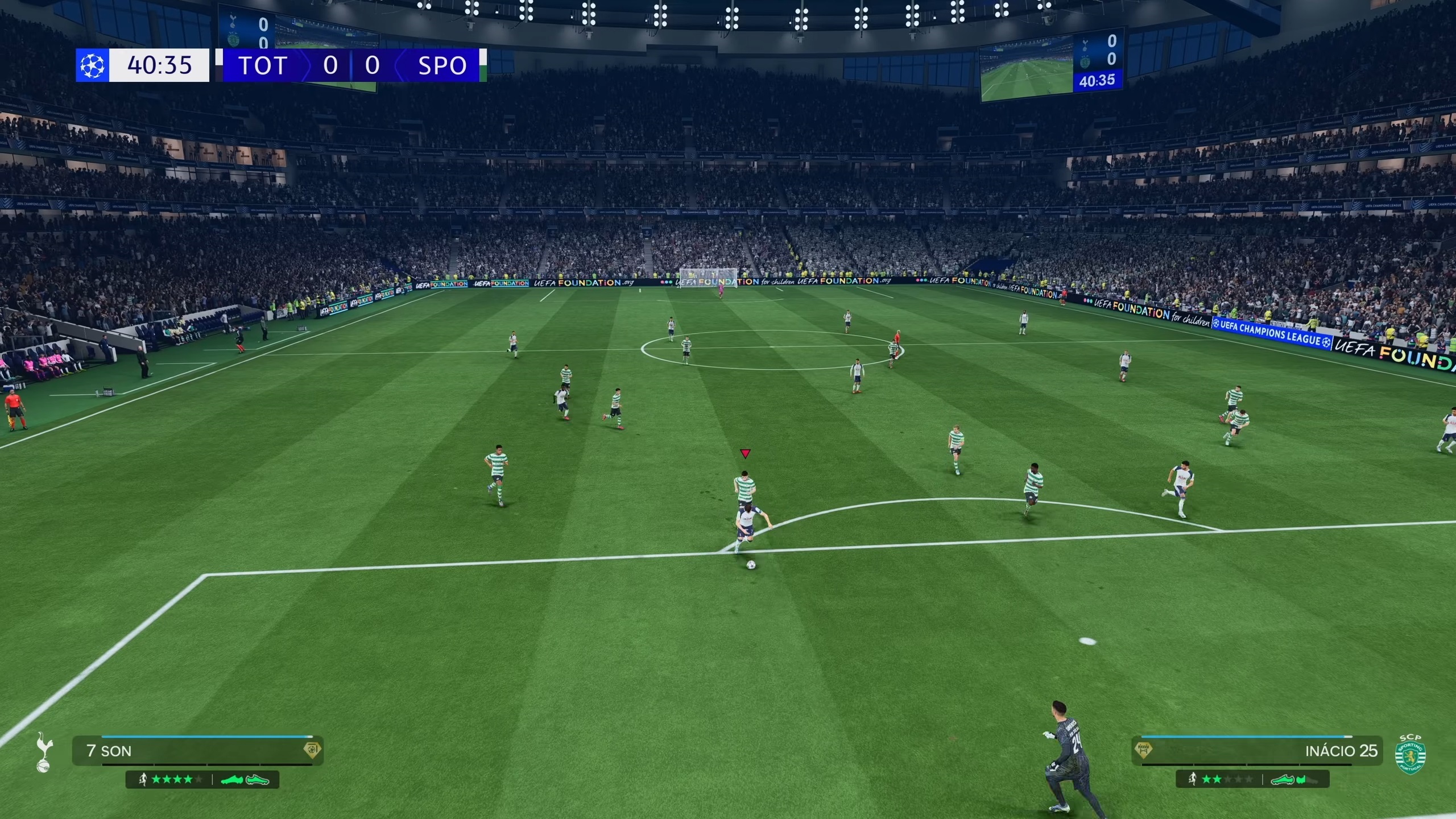Click the Sporting CP club crest icon
The image size is (1456, 819).
coord(1410,754)
